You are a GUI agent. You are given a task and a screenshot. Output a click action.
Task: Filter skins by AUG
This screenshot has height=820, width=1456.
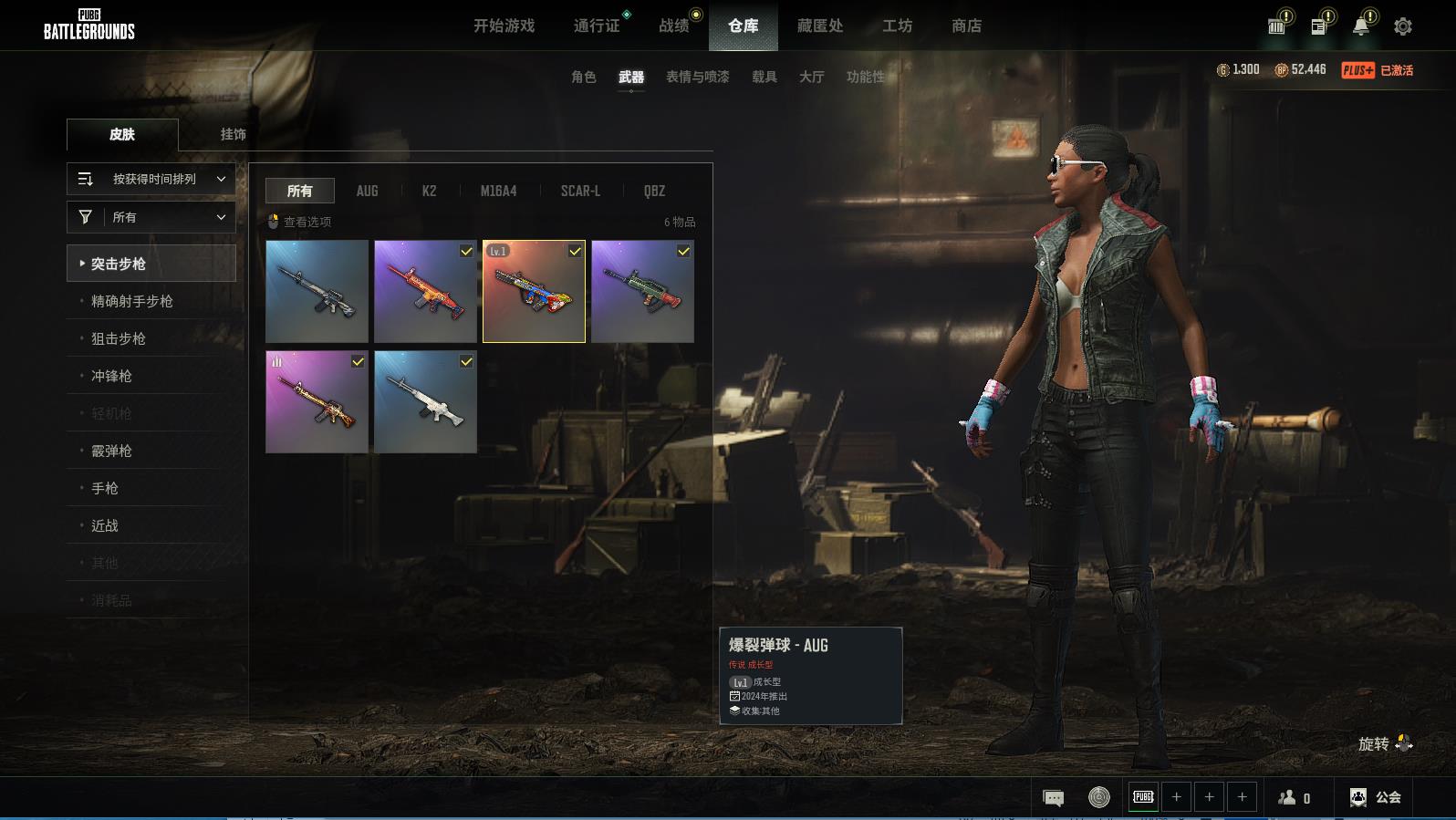tap(367, 191)
